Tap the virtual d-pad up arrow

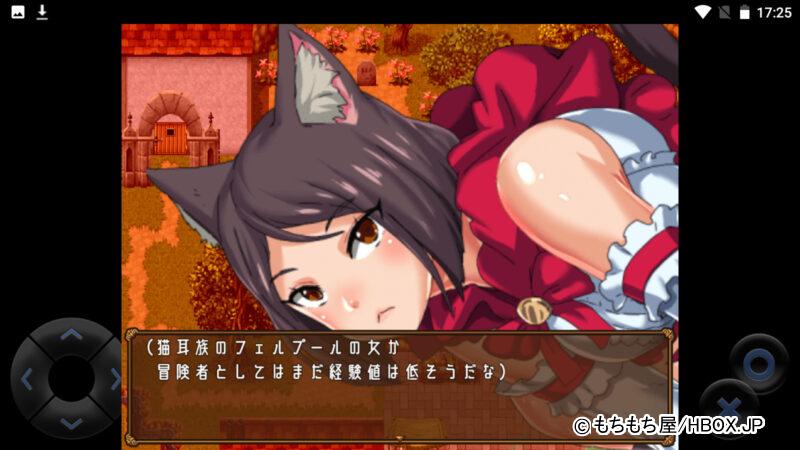[70, 335]
